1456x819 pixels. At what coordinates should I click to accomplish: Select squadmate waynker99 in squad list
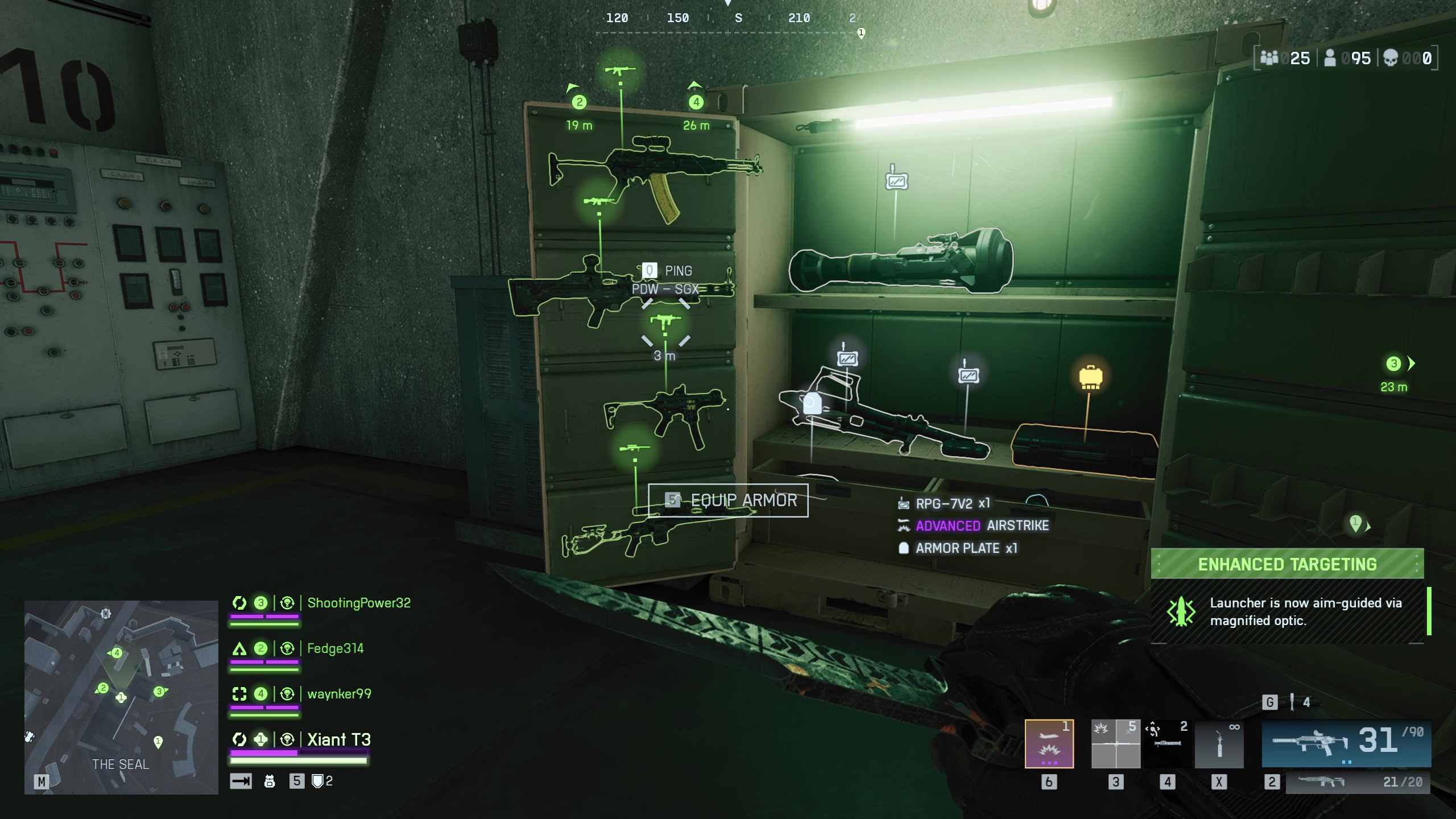tap(339, 694)
